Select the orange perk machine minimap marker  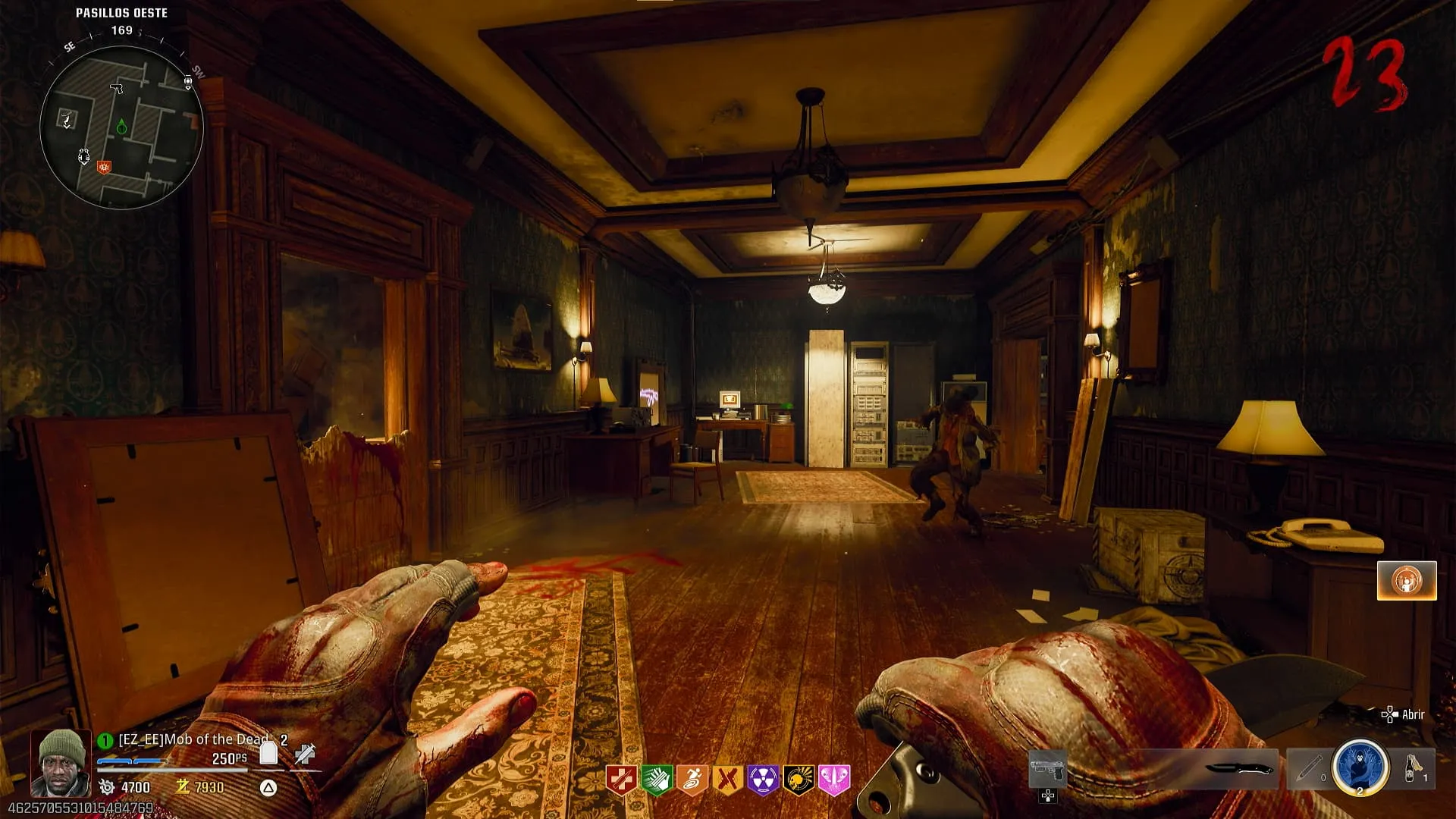click(x=105, y=167)
